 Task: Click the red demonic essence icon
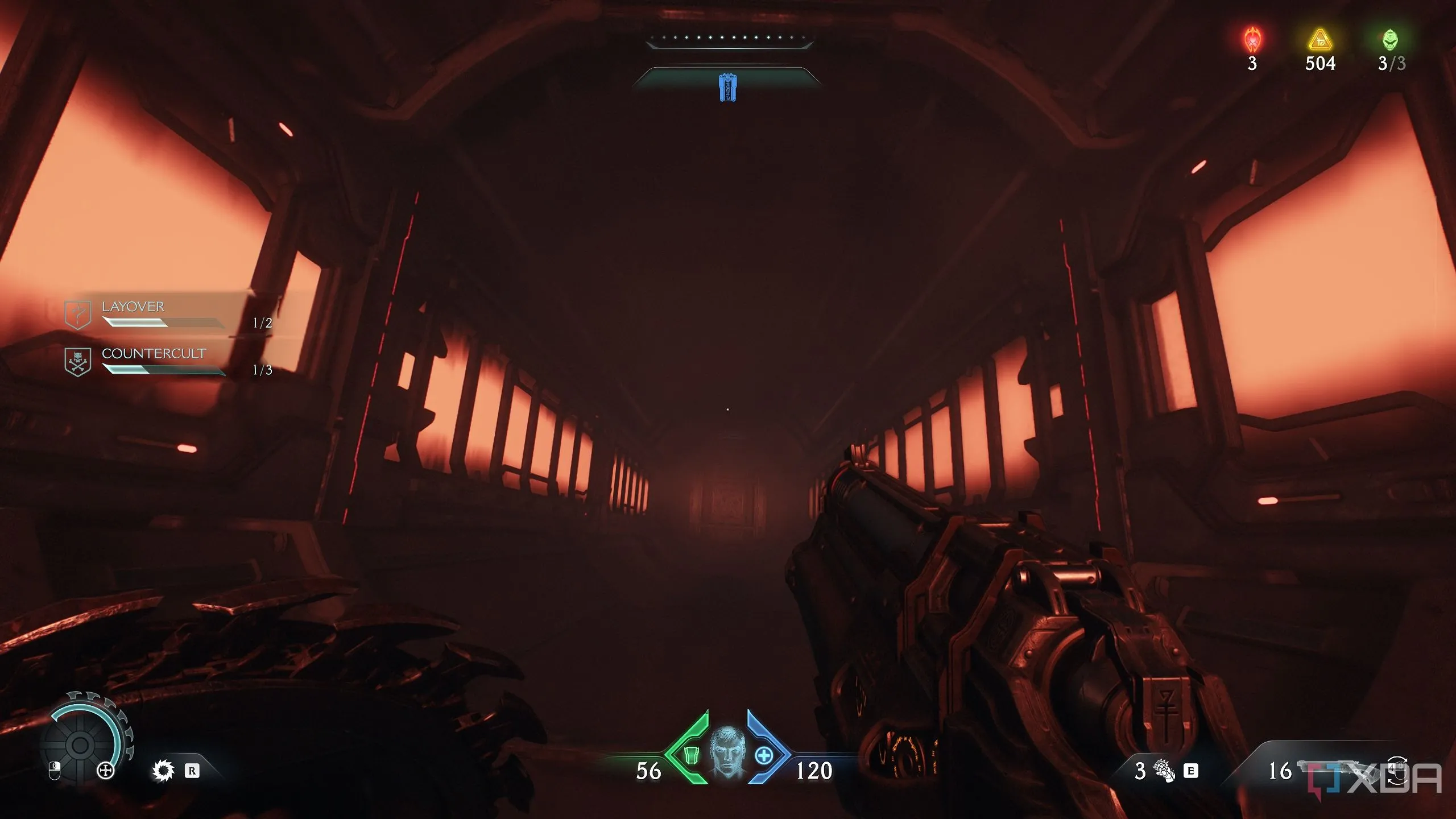1252,40
